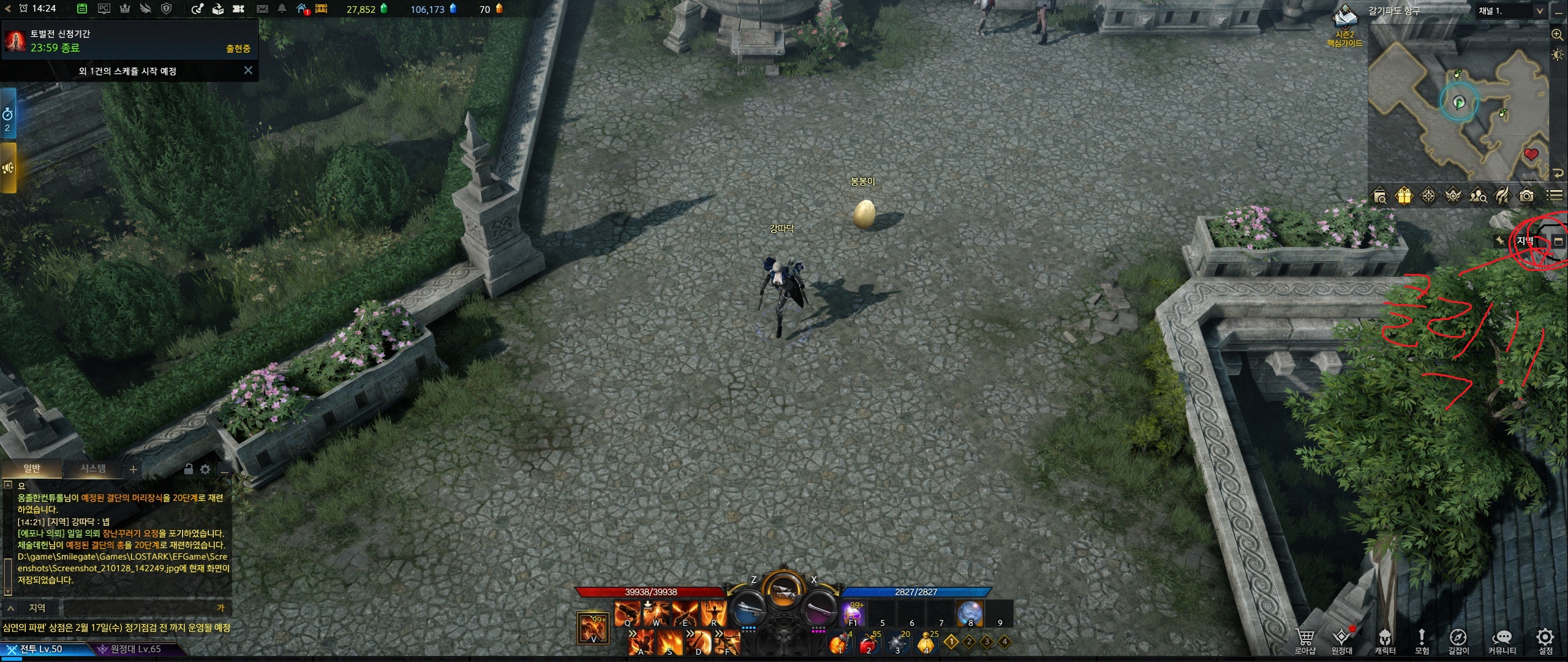Open the green calendar schedule icon

[82, 9]
